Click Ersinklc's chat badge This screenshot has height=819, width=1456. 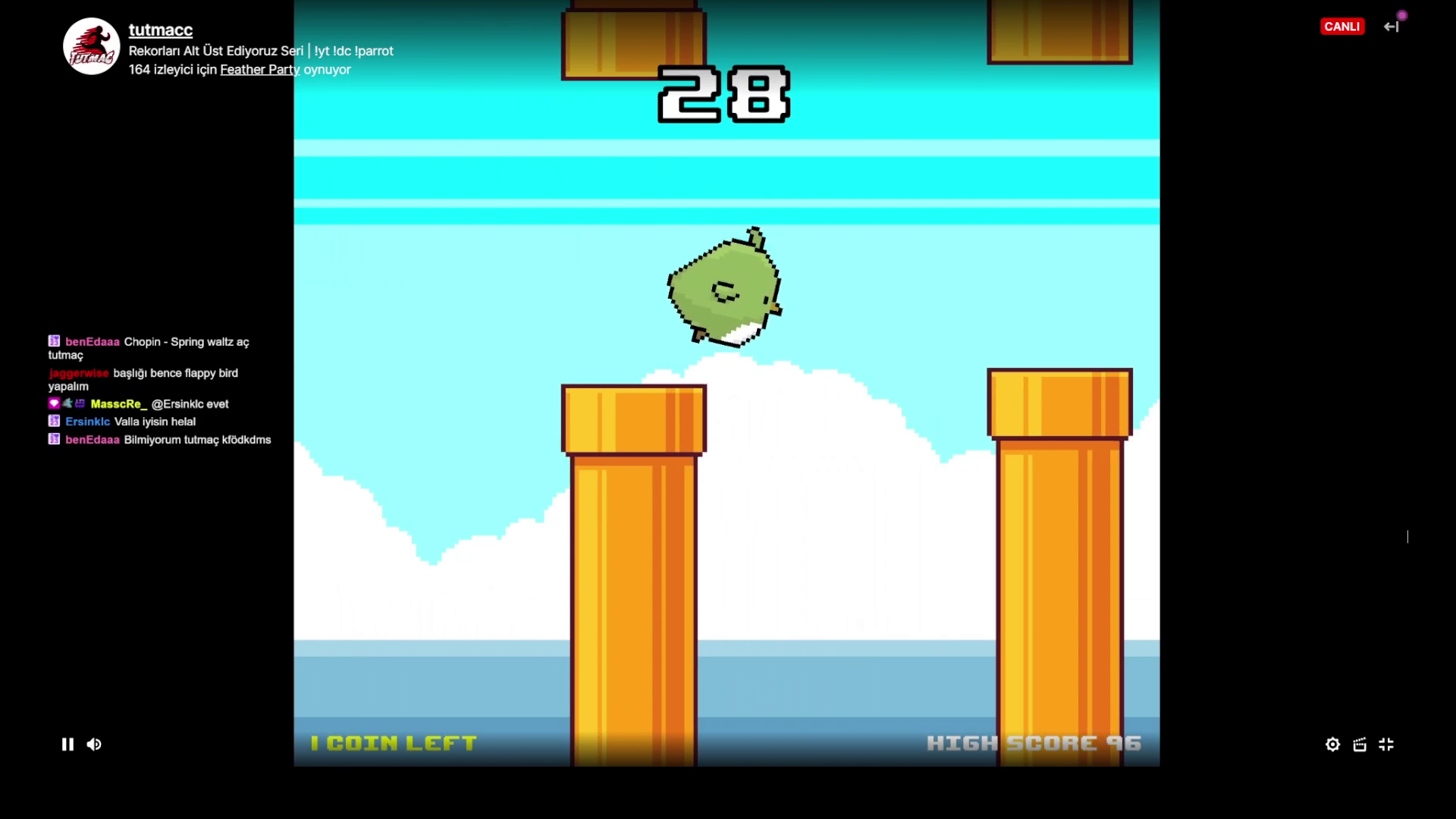click(52, 421)
